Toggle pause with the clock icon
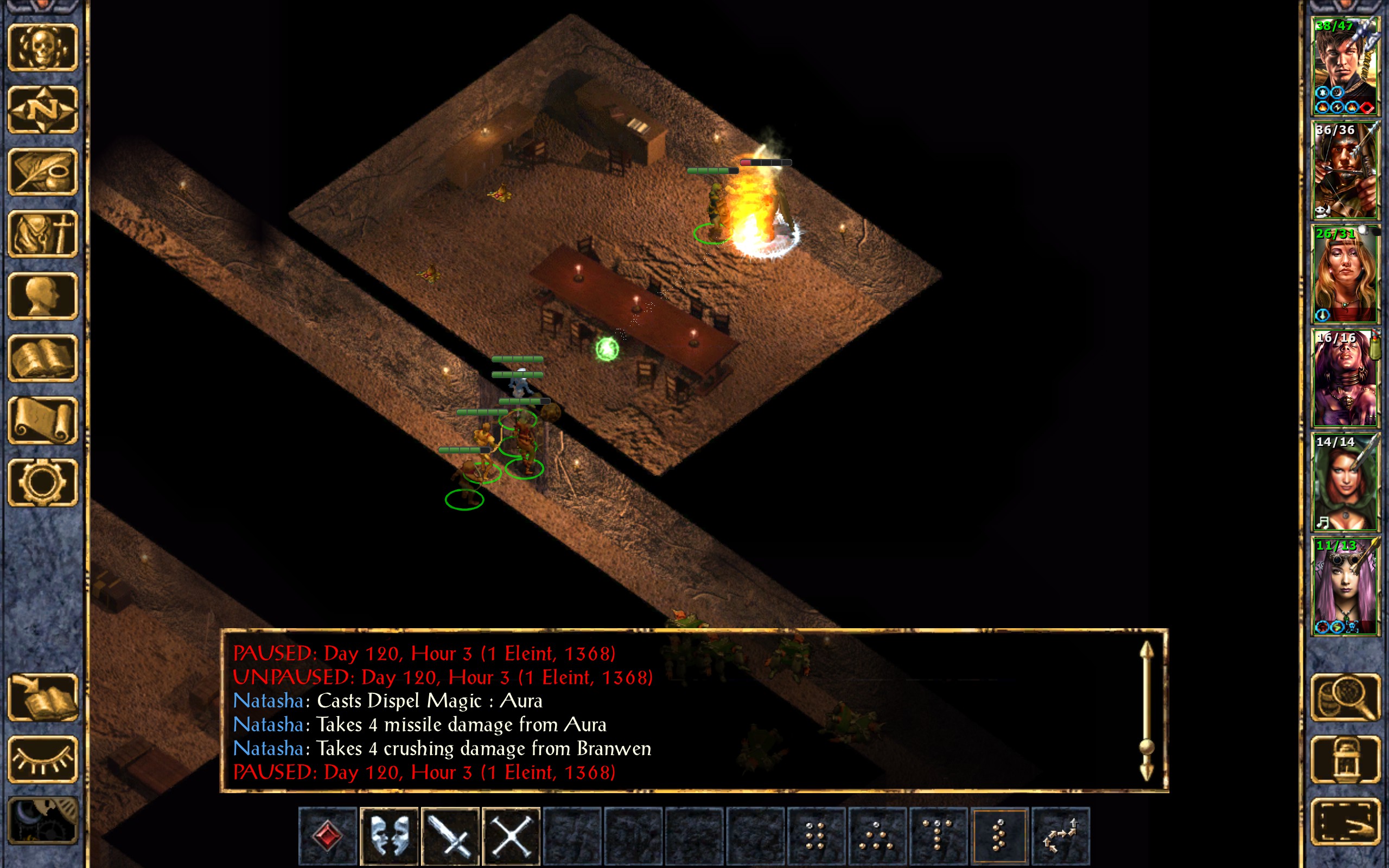Image resolution: width=1389 pixels, height=868 pixels. tap(42, 821)
